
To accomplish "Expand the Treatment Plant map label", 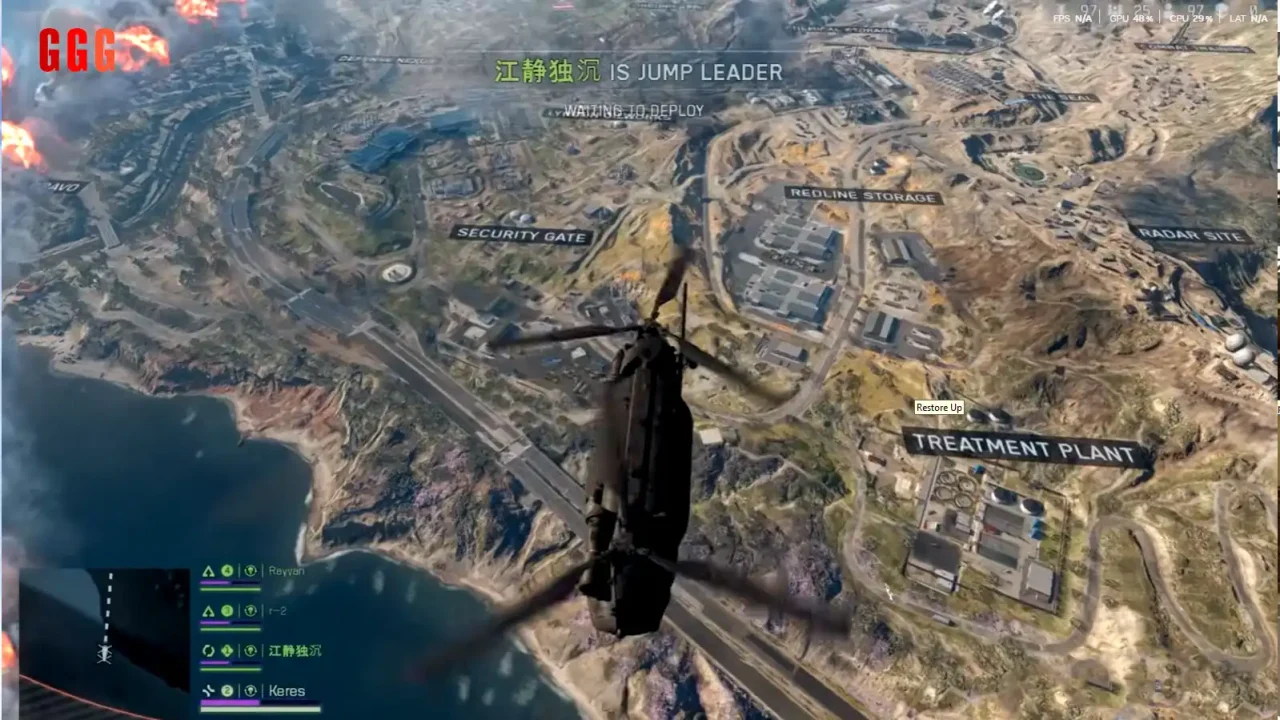I will point(1022,446).
